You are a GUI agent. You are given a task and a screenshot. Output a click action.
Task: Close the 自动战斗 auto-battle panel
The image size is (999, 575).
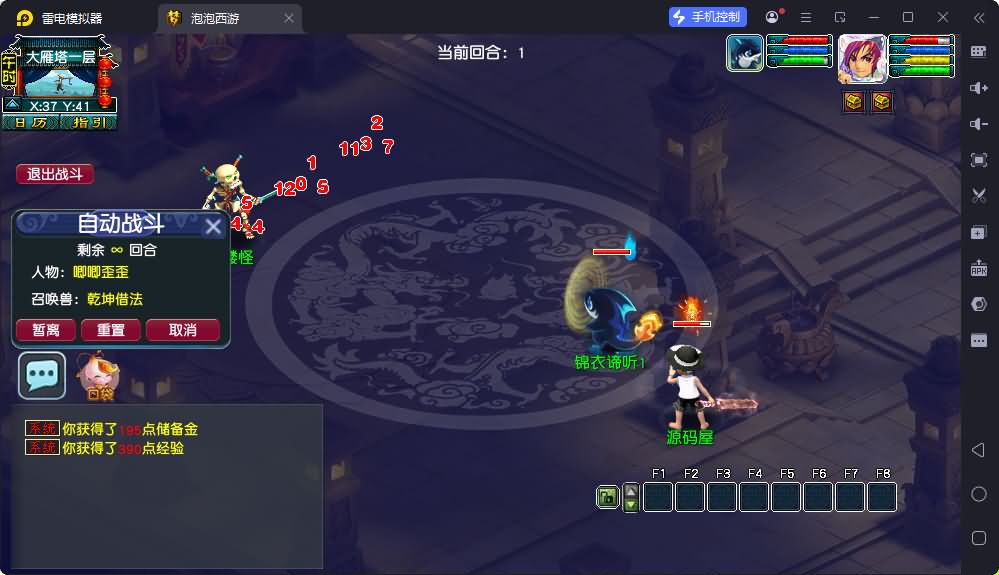213,227
